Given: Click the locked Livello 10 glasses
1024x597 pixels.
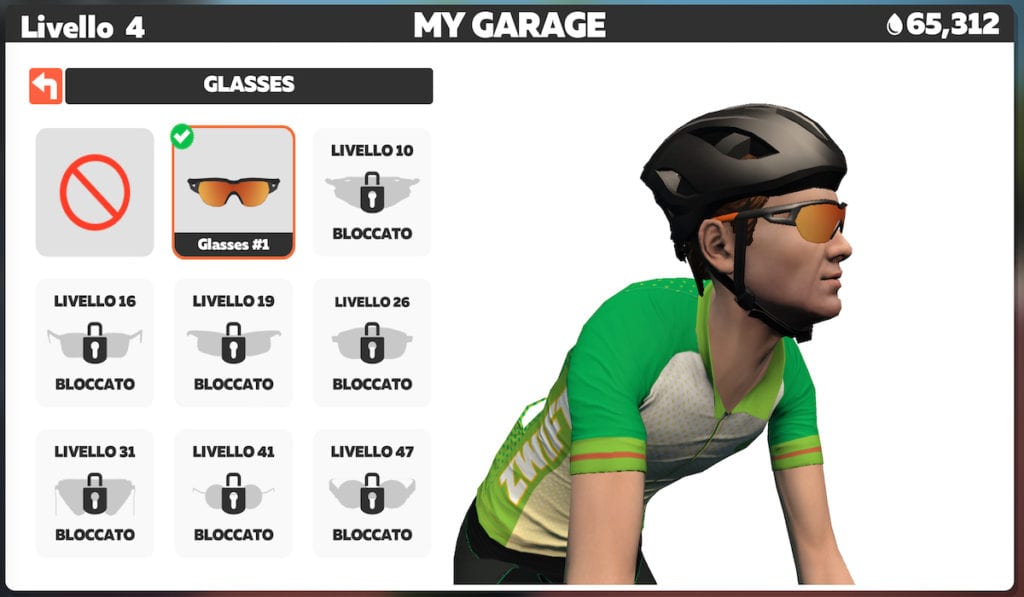Looking at the screenshot, I should (372, 192).
